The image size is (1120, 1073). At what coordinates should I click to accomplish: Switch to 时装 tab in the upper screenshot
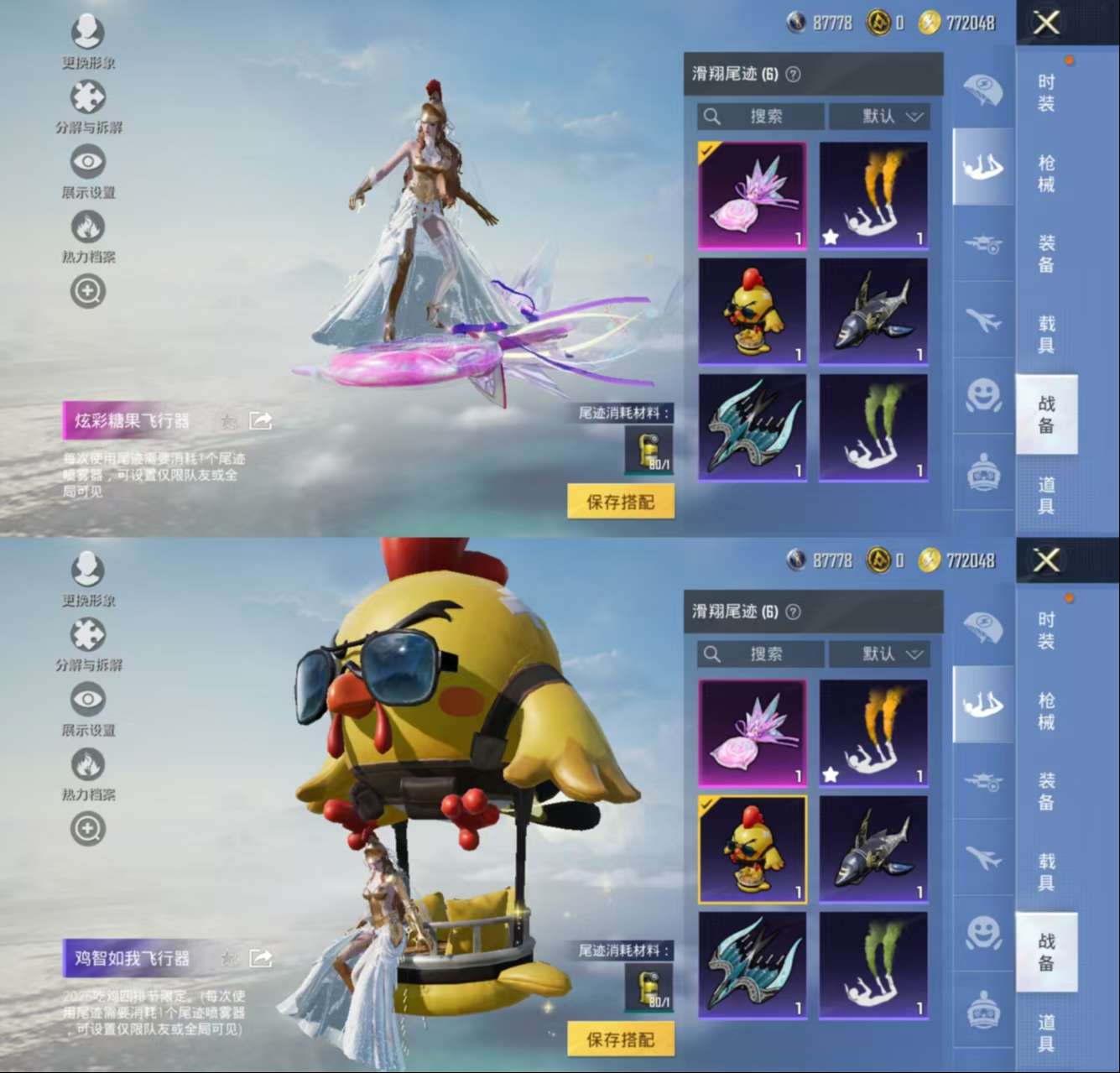tap(1046, 92)
